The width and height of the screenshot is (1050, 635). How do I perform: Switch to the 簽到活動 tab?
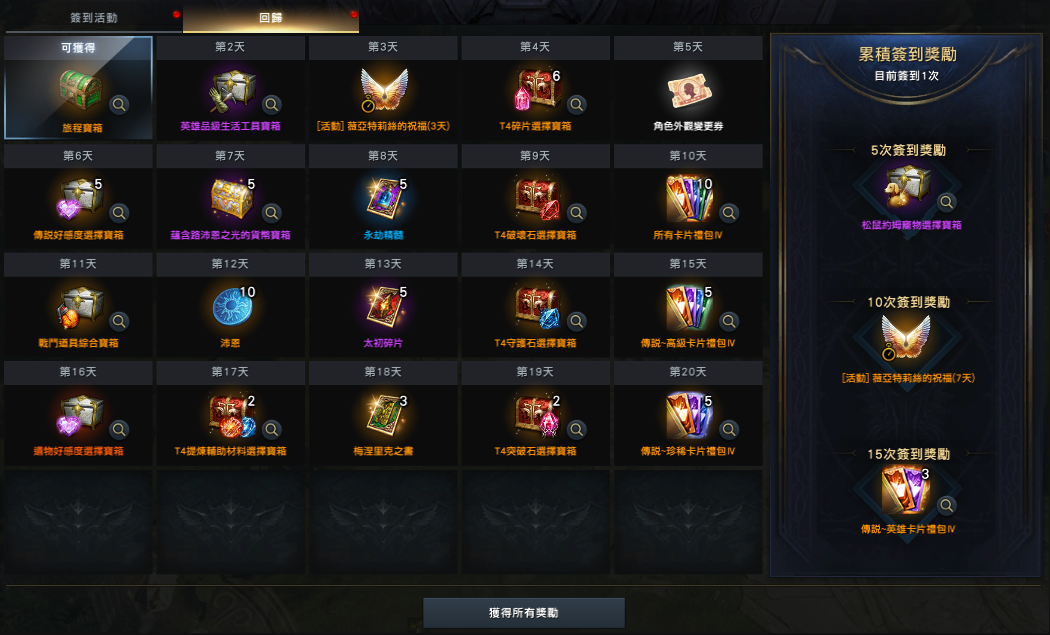[92, 18]
